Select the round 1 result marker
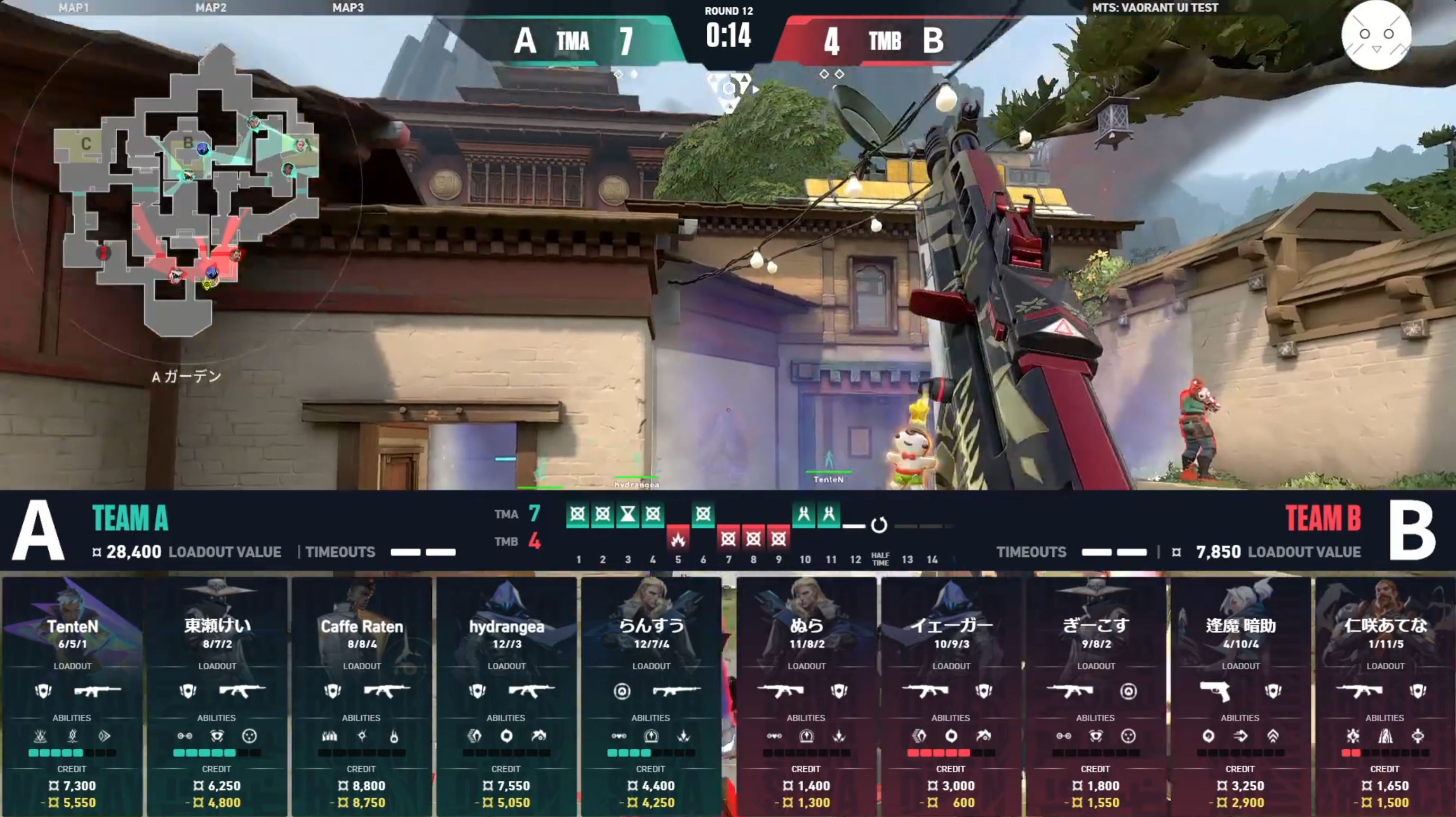Viewport: 1456px width, 817px height. (x=578, y=514)
